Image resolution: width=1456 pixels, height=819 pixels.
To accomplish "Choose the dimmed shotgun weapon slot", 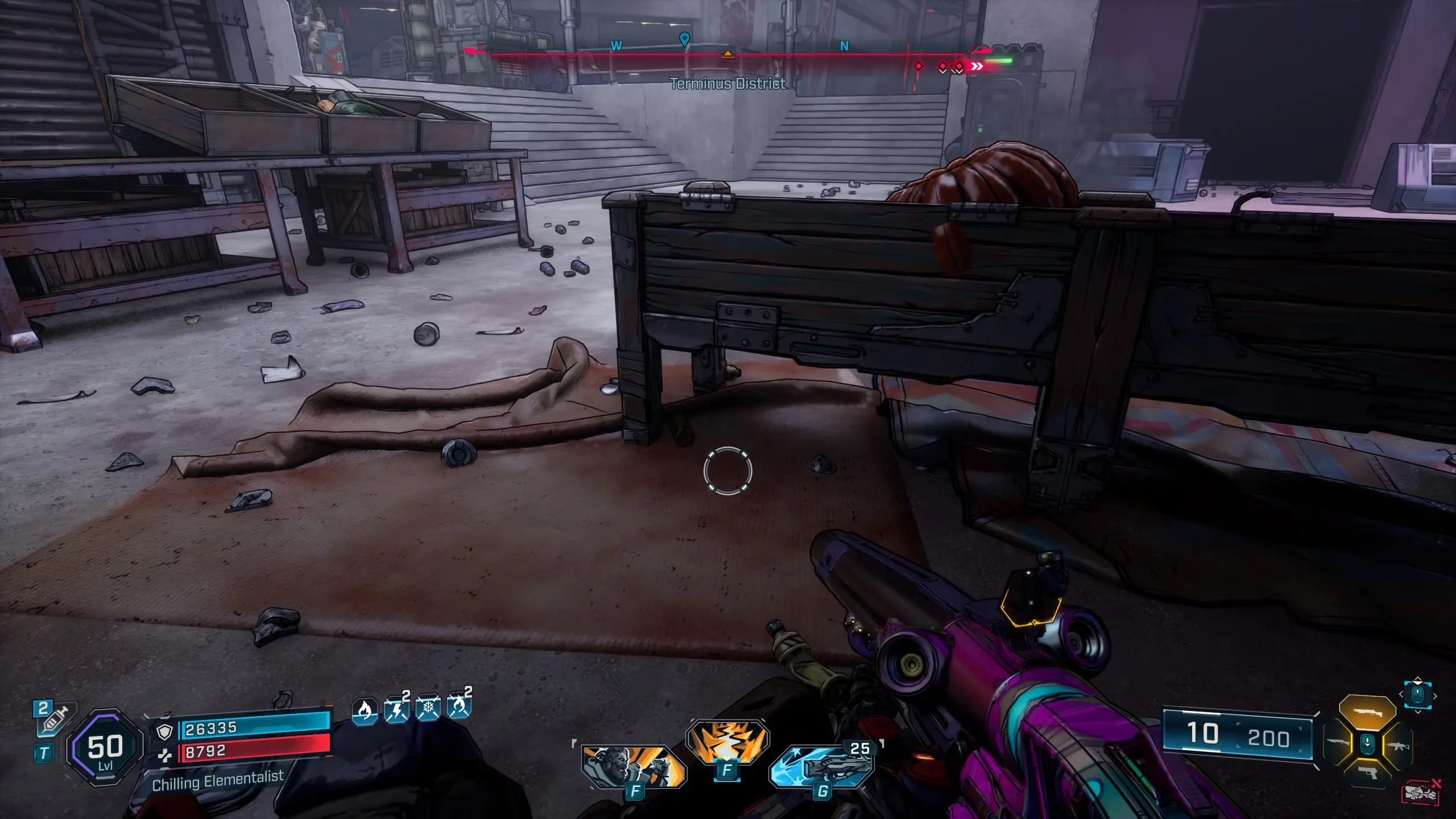I will pyautogui.click(x=1338, y=742).
